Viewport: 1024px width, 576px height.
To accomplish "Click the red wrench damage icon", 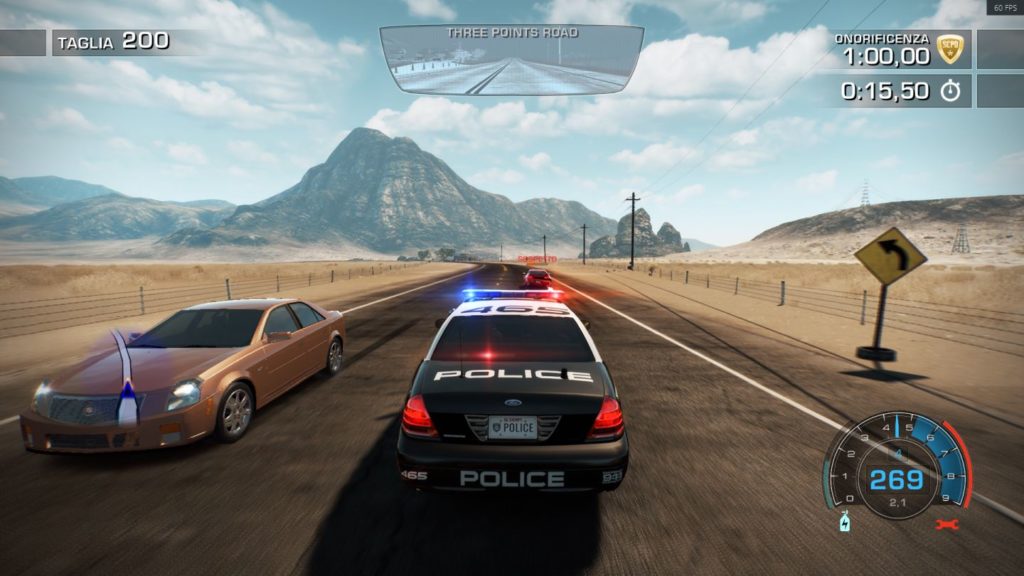I will 945,523.
